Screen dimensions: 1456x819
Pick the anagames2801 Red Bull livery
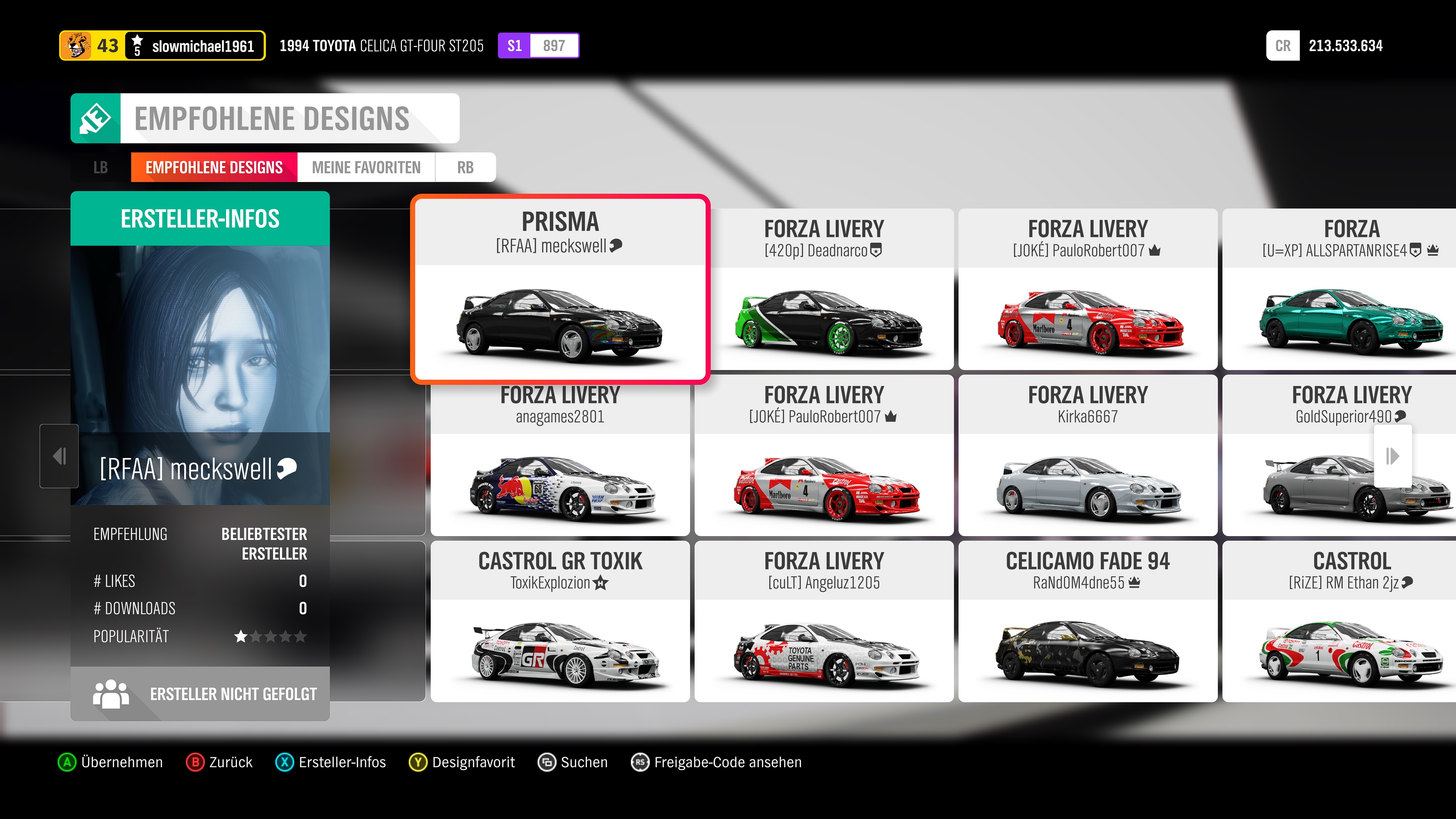click(x=560, y=455)
